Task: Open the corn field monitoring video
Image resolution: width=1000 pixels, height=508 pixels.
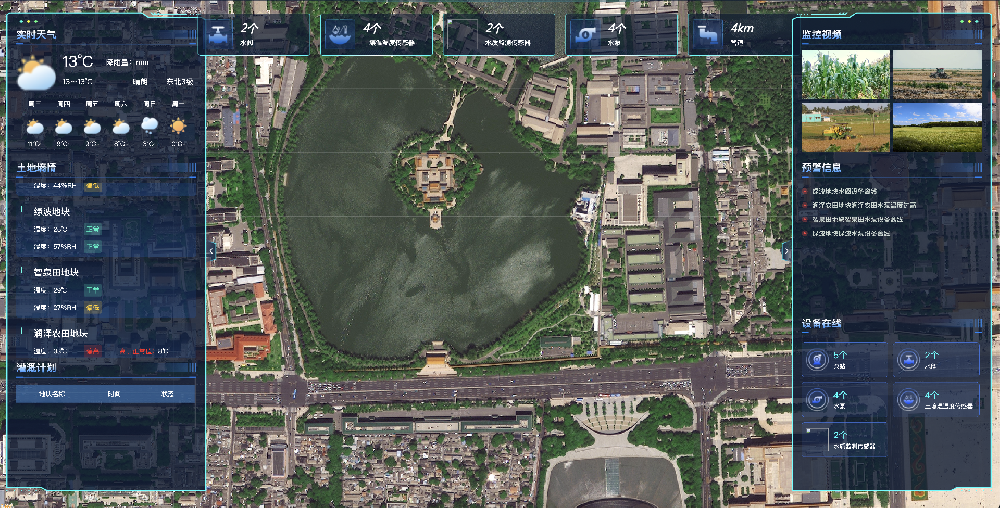Action: [x=845, y=75]
